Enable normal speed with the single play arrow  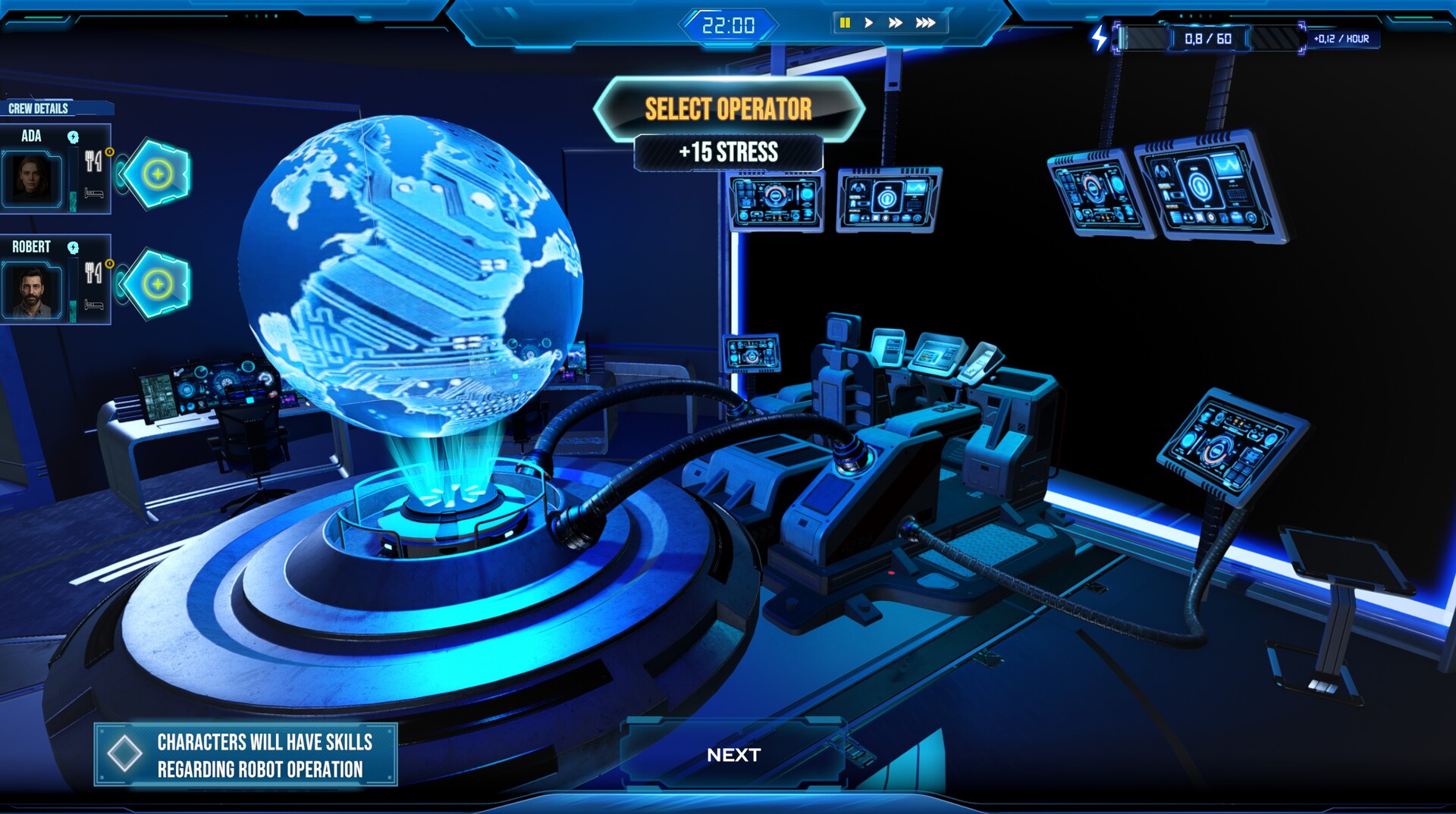pyautogui.click(x=868, y=23)
